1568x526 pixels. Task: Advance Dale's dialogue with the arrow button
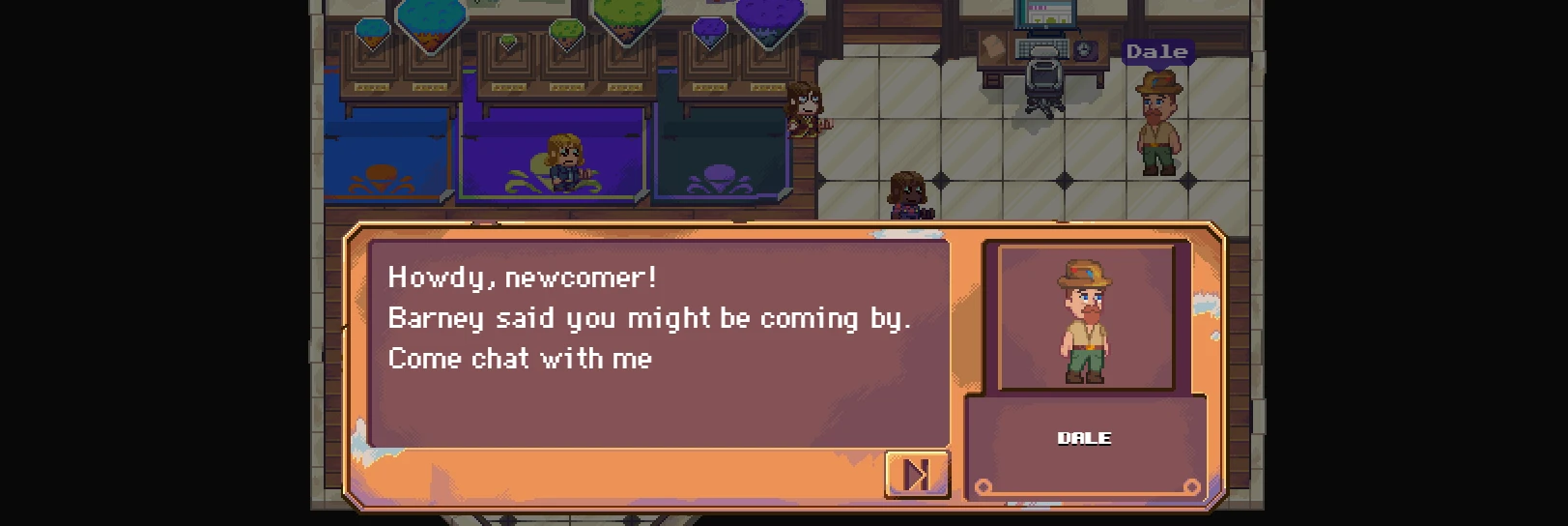(916, 474)
